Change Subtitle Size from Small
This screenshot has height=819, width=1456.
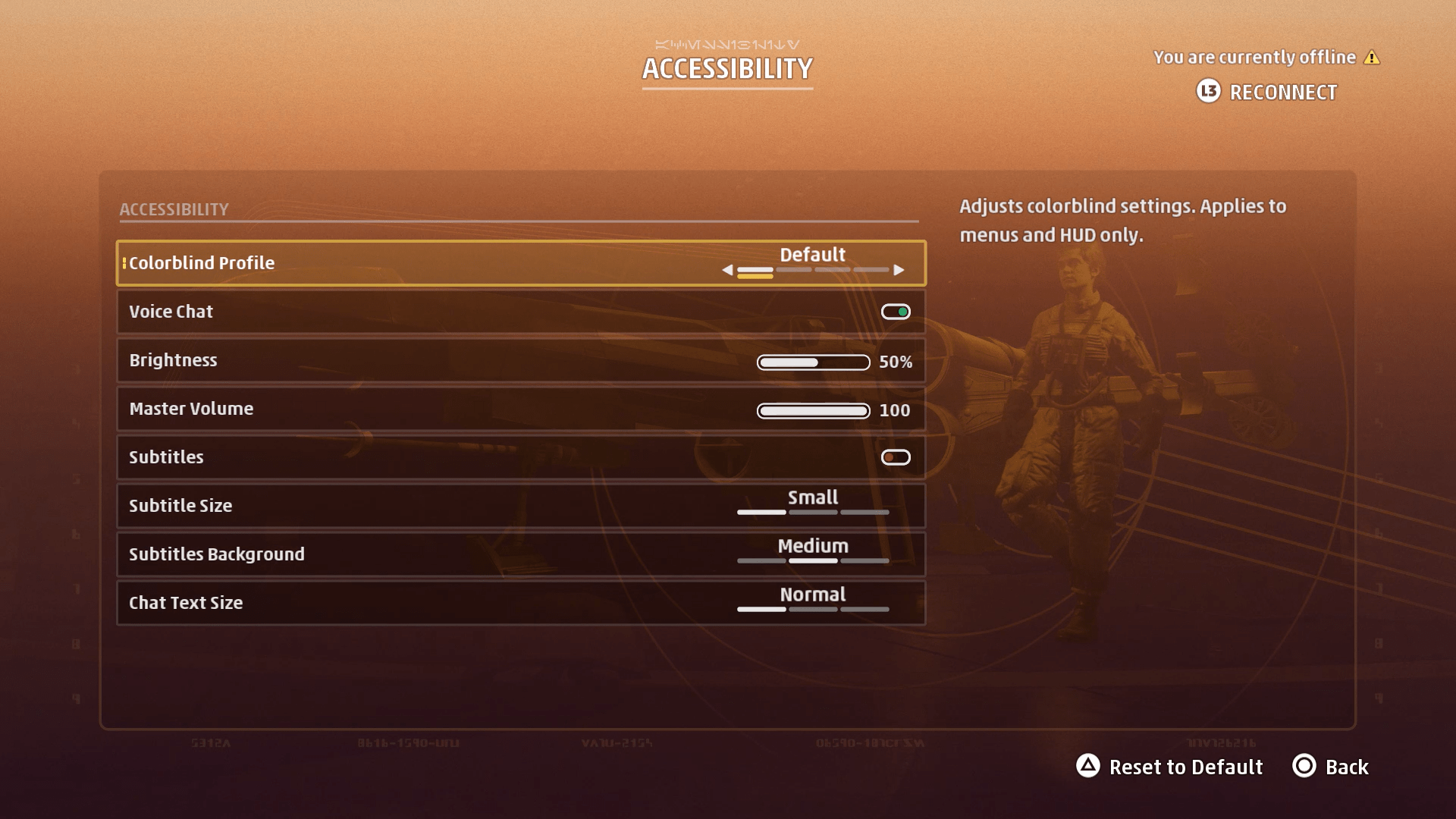coord(812,505)
